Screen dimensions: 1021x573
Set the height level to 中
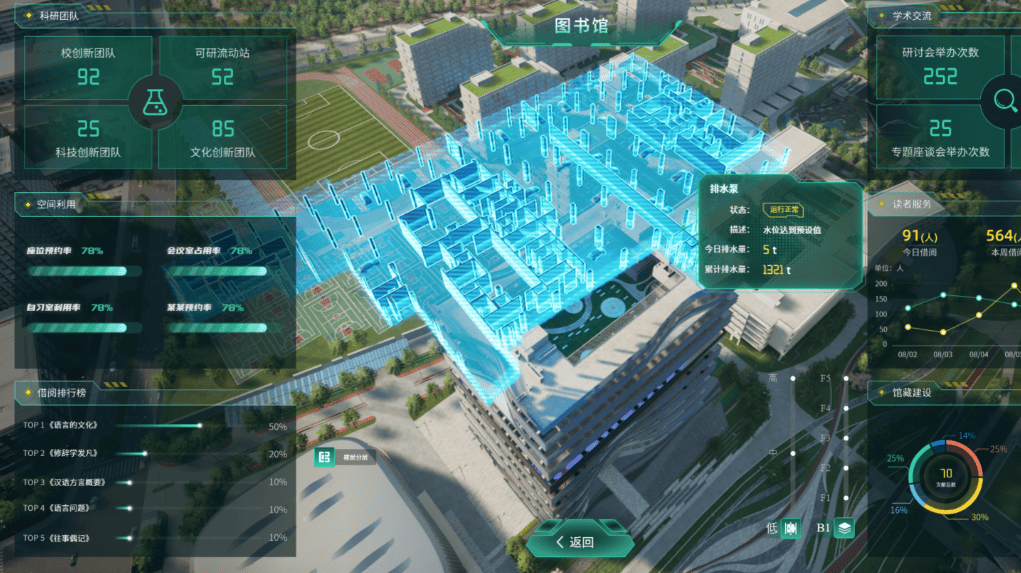pyautogui.click(x=792, y=452)
